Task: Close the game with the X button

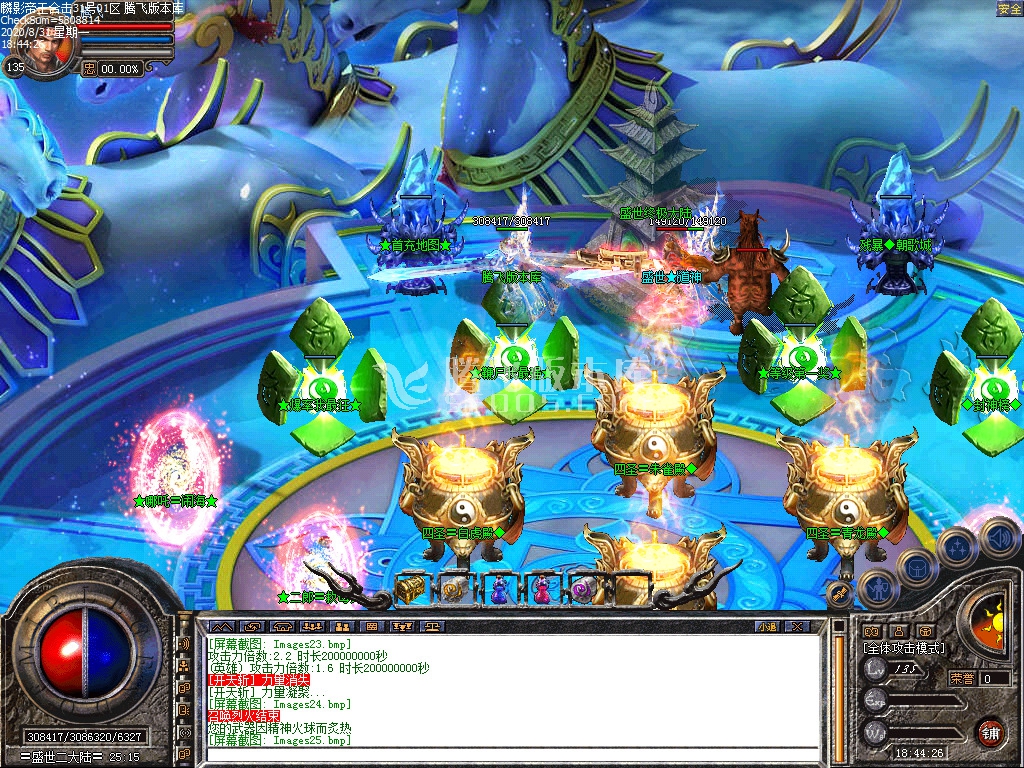Action: pyautogui.click(x=796, y=626)
